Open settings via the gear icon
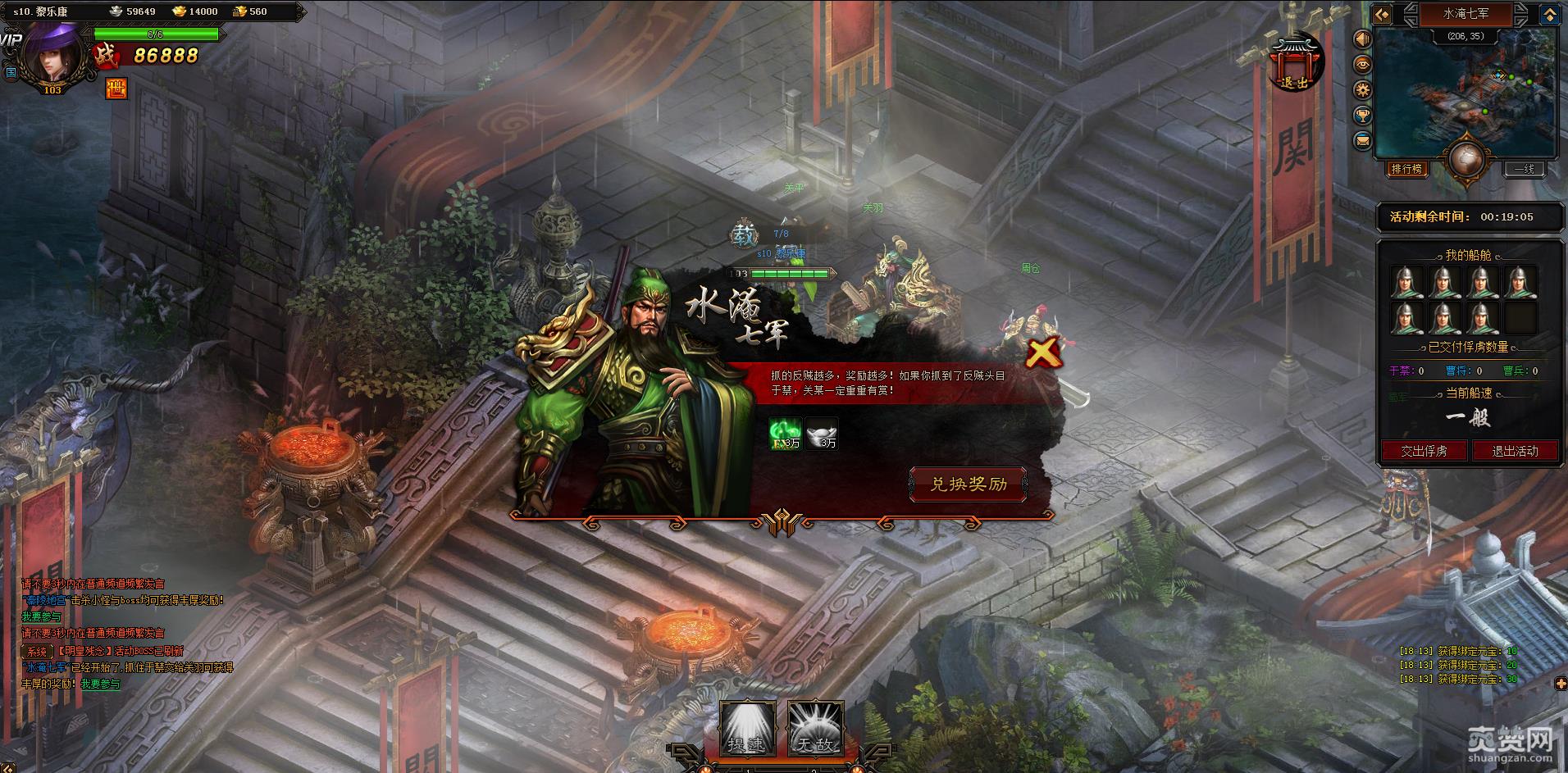This screenshot has width=1568, height=773. (x=1363, y=89)
